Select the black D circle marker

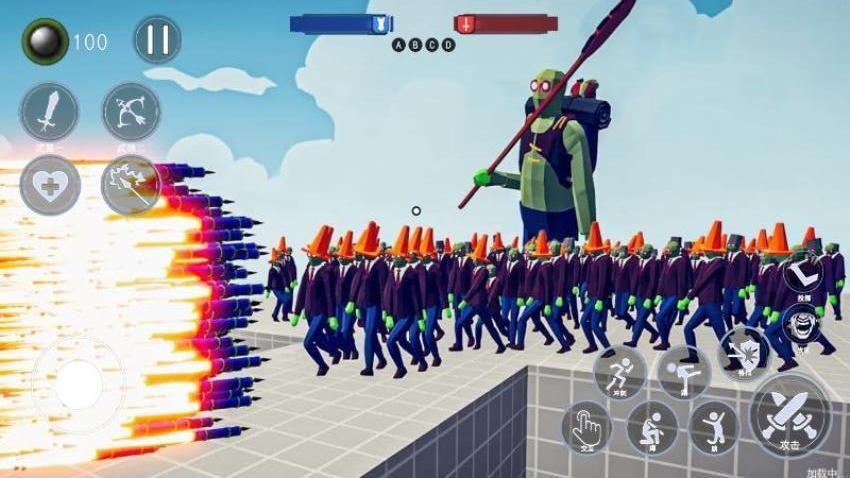click(449, 45)
